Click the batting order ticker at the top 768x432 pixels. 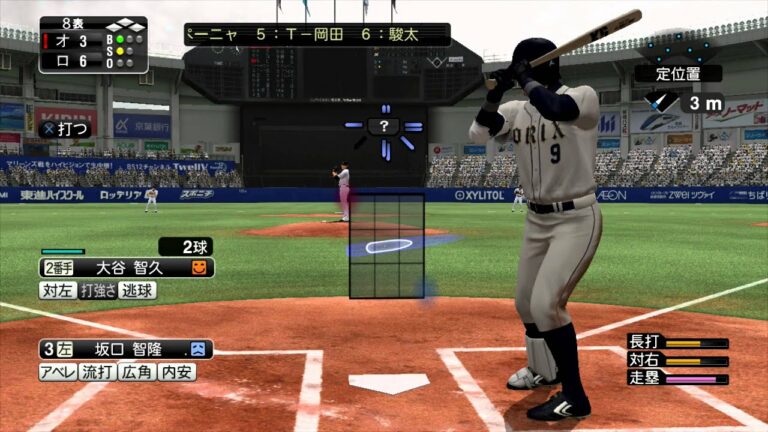(316, 34)
